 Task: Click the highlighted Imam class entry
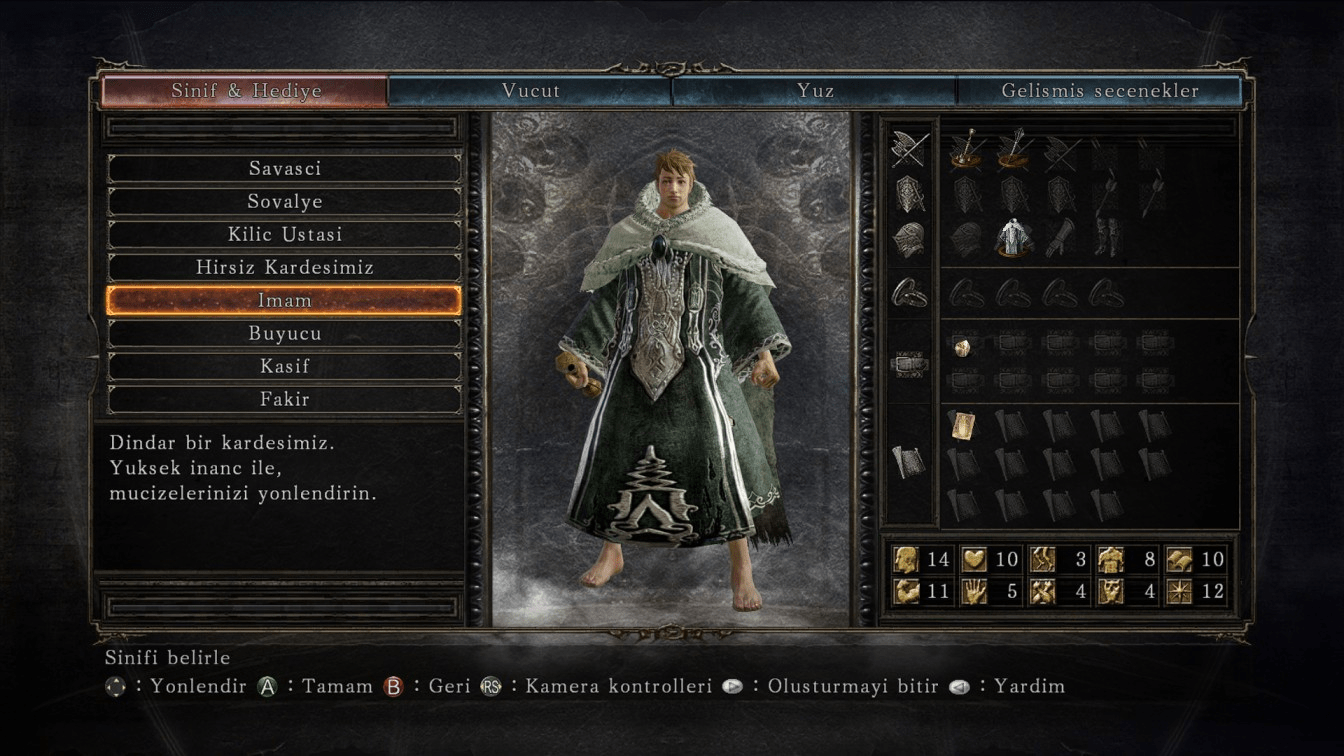coord(284,301)
